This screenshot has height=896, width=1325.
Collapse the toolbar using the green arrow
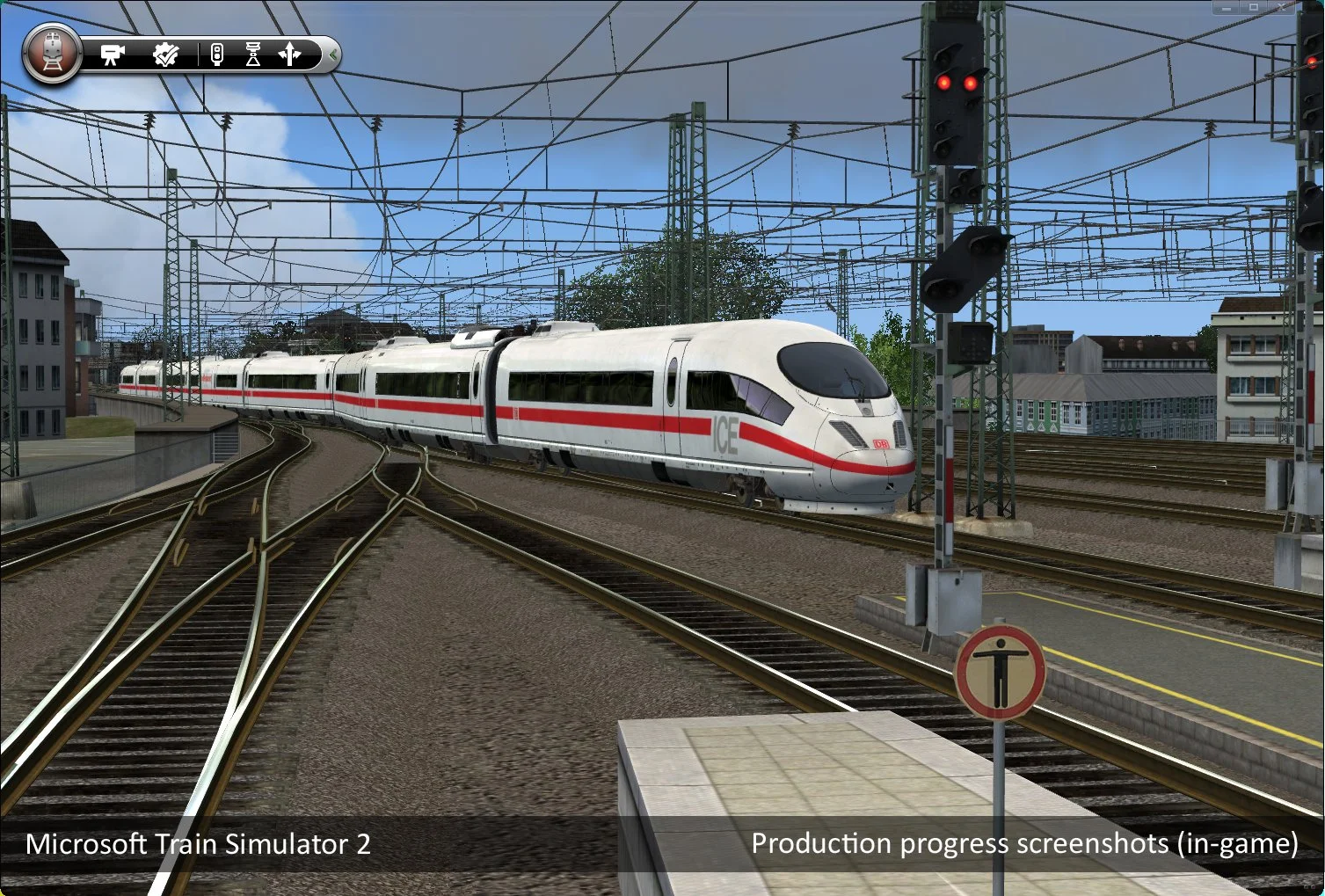(x=334, y=55)
